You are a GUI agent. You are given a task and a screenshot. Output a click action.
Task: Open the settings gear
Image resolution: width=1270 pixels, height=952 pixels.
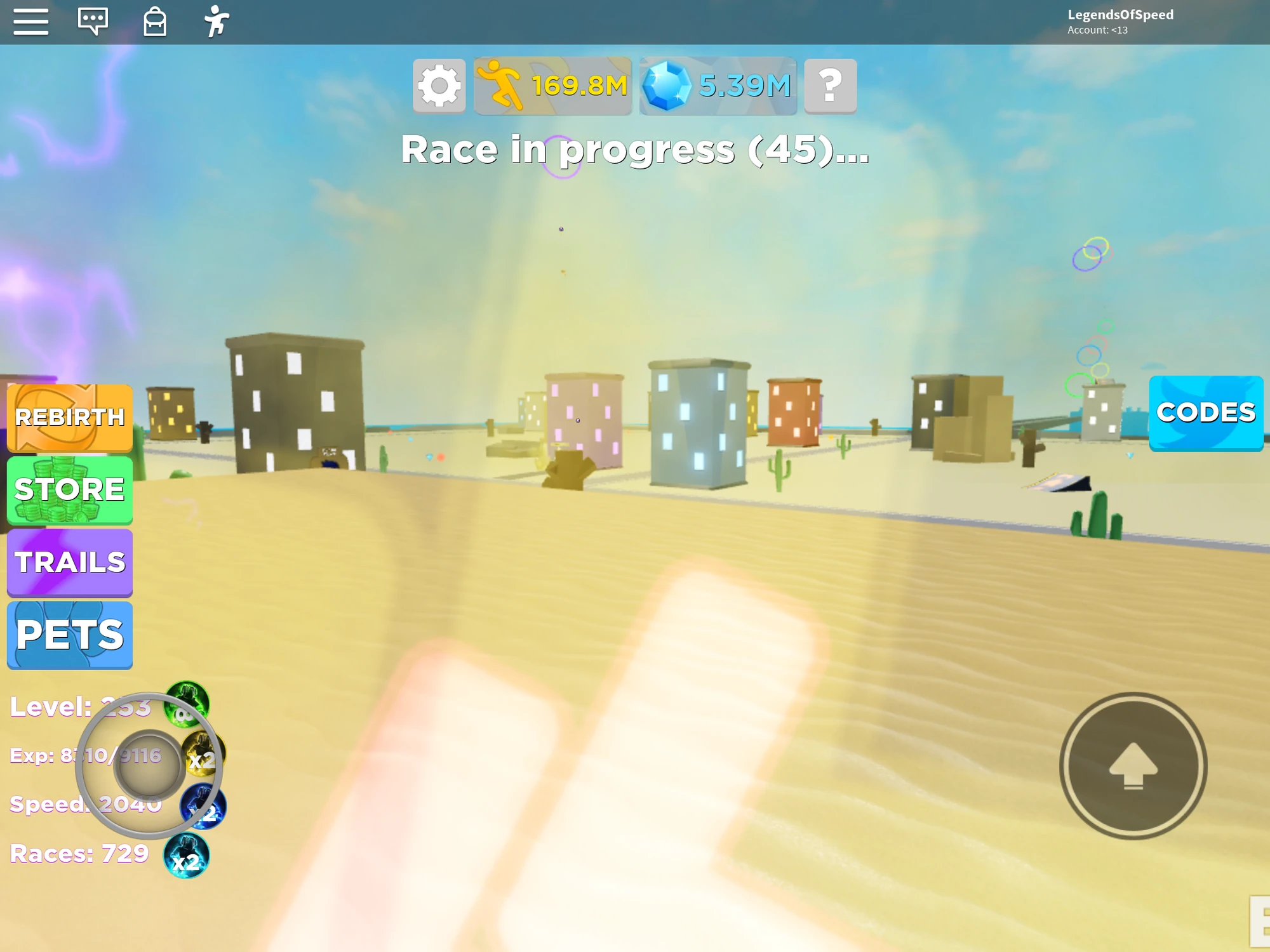point(438,86)
